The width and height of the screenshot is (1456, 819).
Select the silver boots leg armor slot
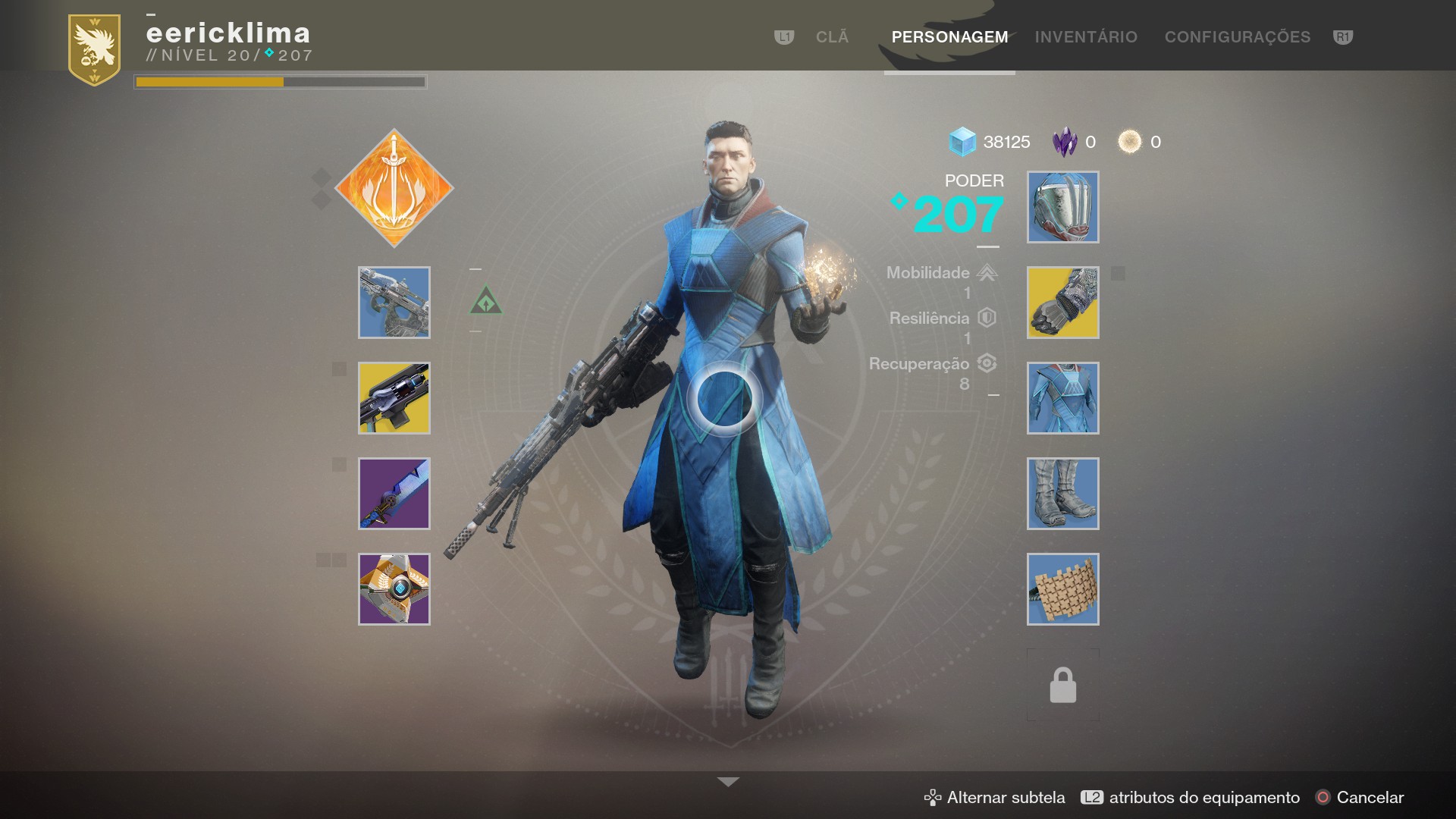click(x=1062, y=494)
